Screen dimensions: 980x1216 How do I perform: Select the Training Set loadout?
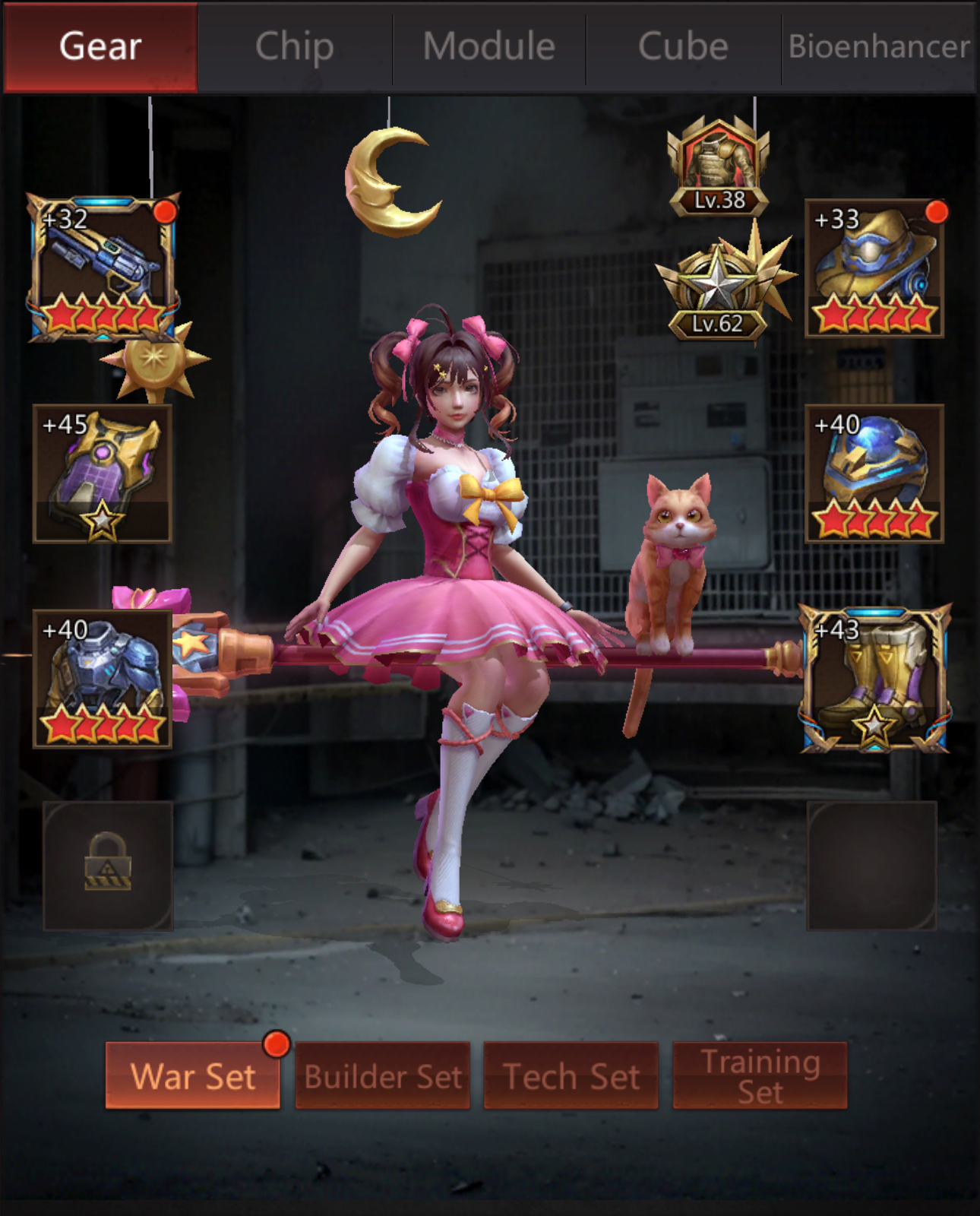point(760,1075)
